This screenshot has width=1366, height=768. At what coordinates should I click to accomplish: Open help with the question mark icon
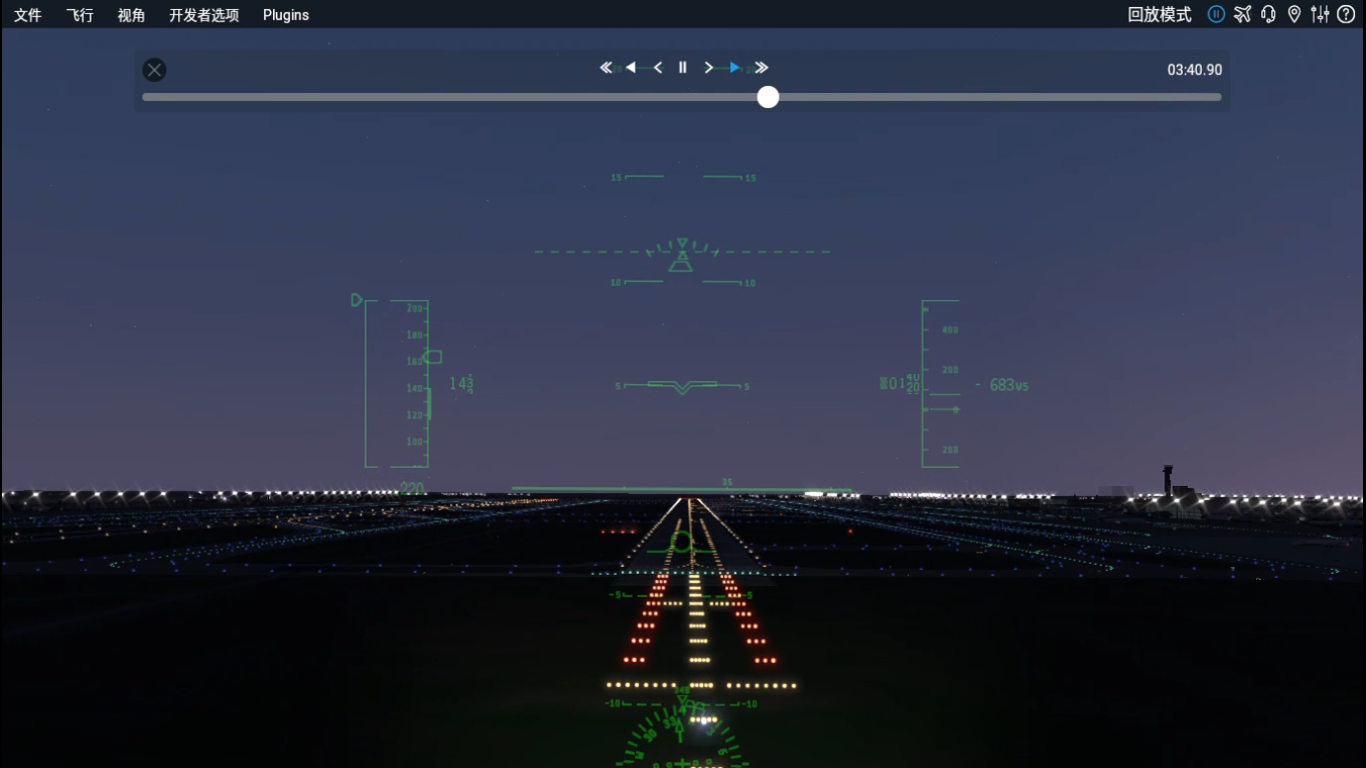coord(1345,14)
